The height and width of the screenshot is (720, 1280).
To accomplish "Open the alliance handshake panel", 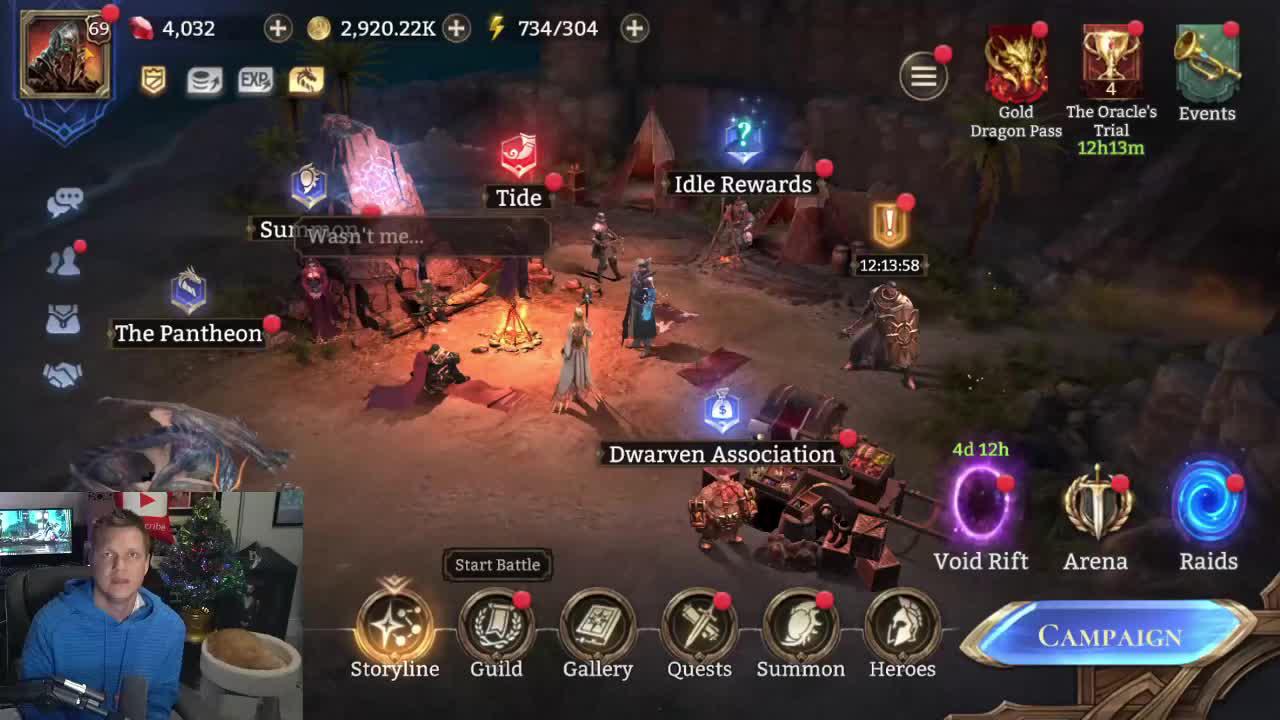I will click(65, 374).
